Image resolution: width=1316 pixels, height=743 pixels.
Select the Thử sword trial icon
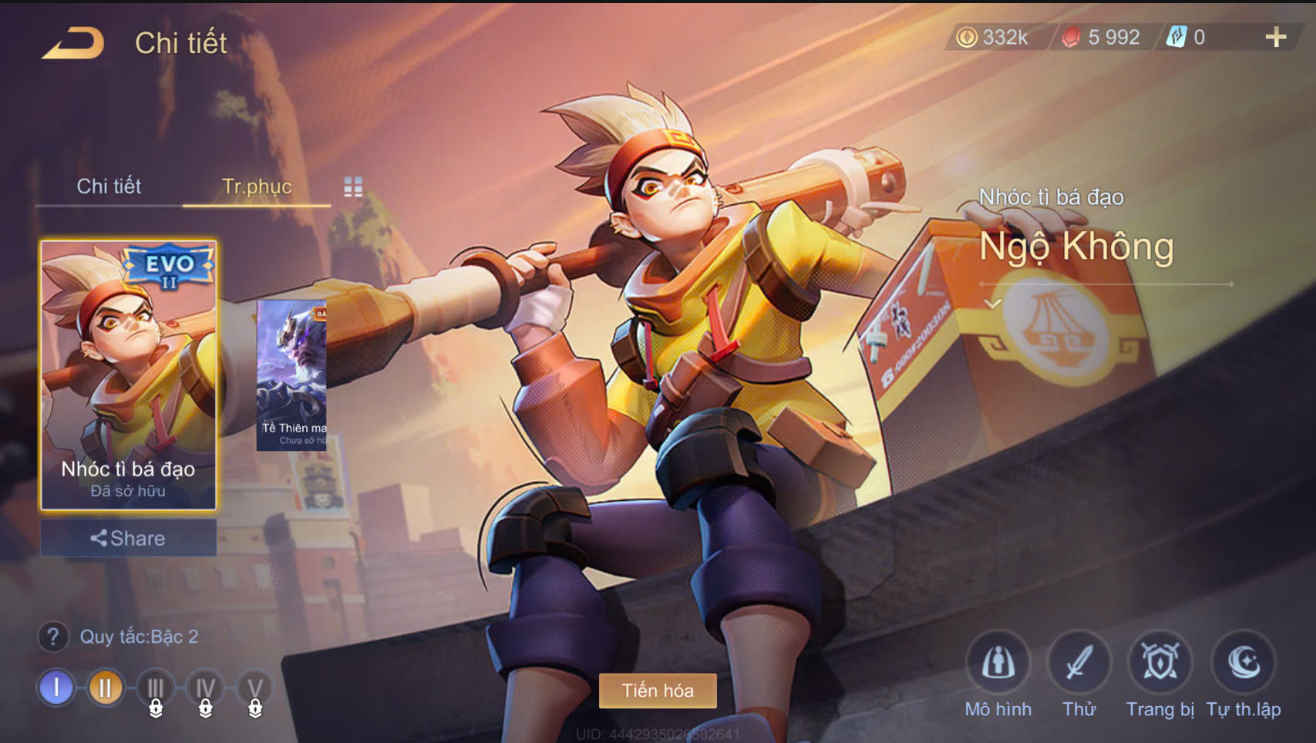[1078, 660]
